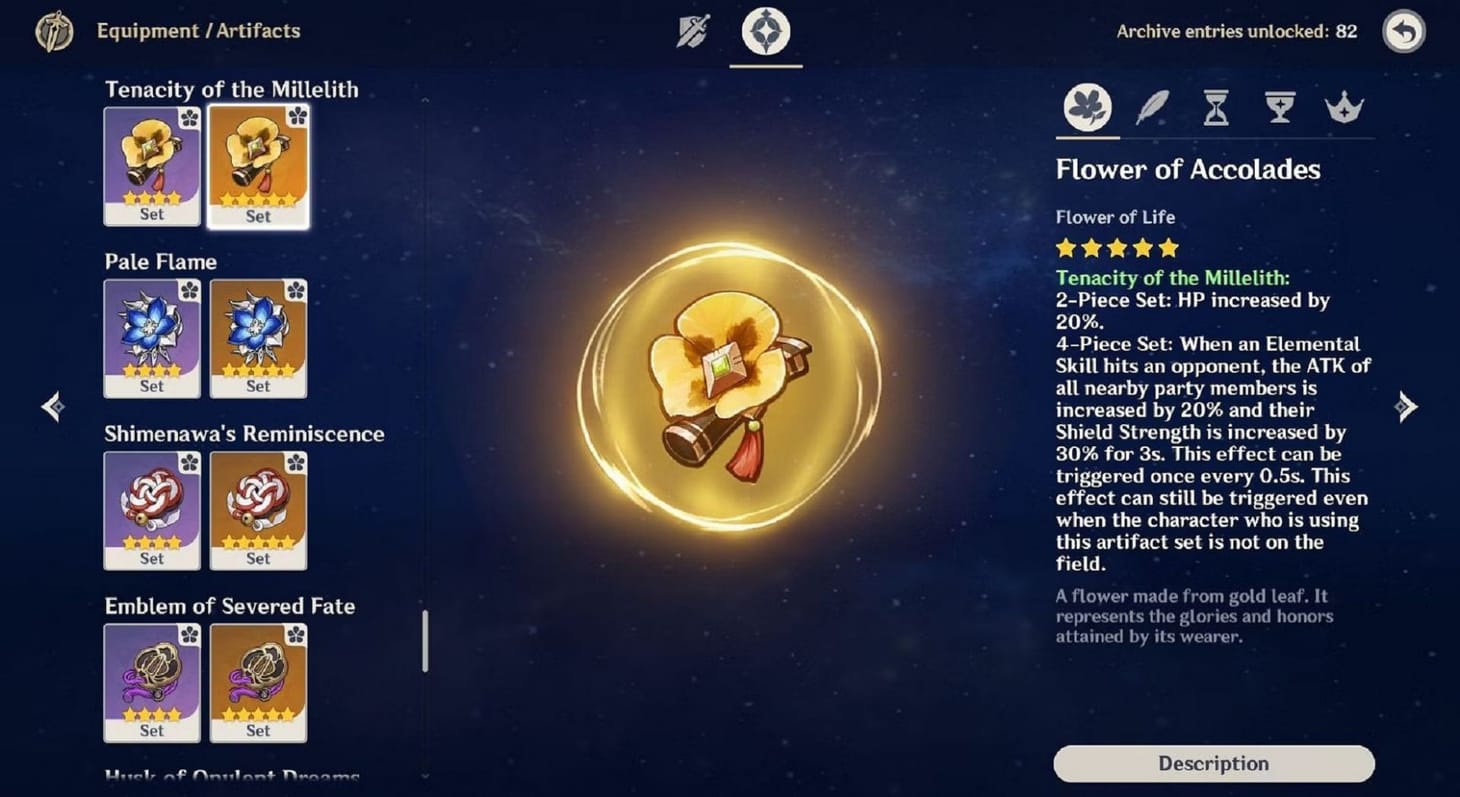
Task: Select the 4-star Pale Flame artifact
Action: 151,338
